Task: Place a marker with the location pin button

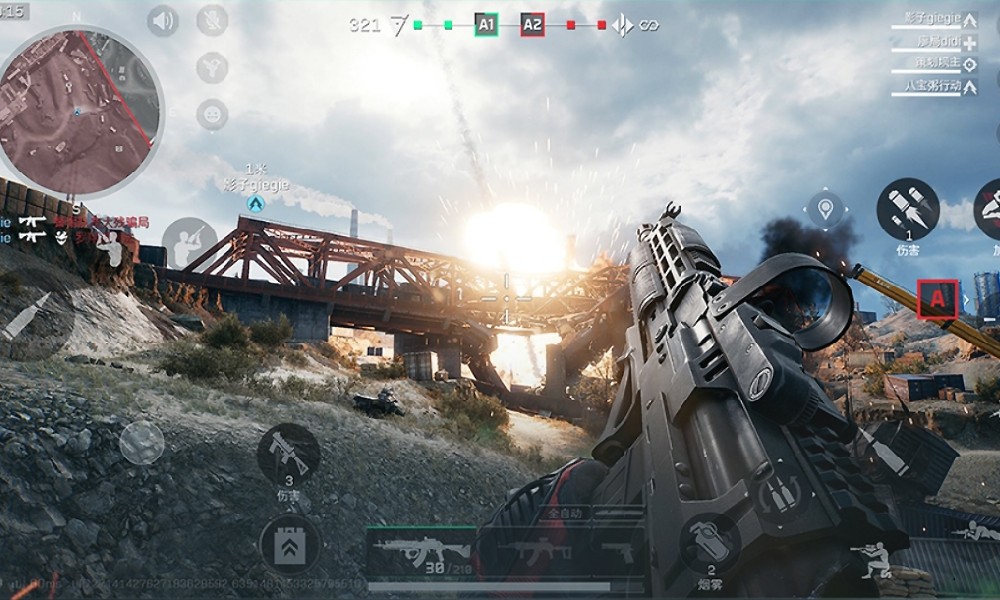Action: [x=825, y=210]
